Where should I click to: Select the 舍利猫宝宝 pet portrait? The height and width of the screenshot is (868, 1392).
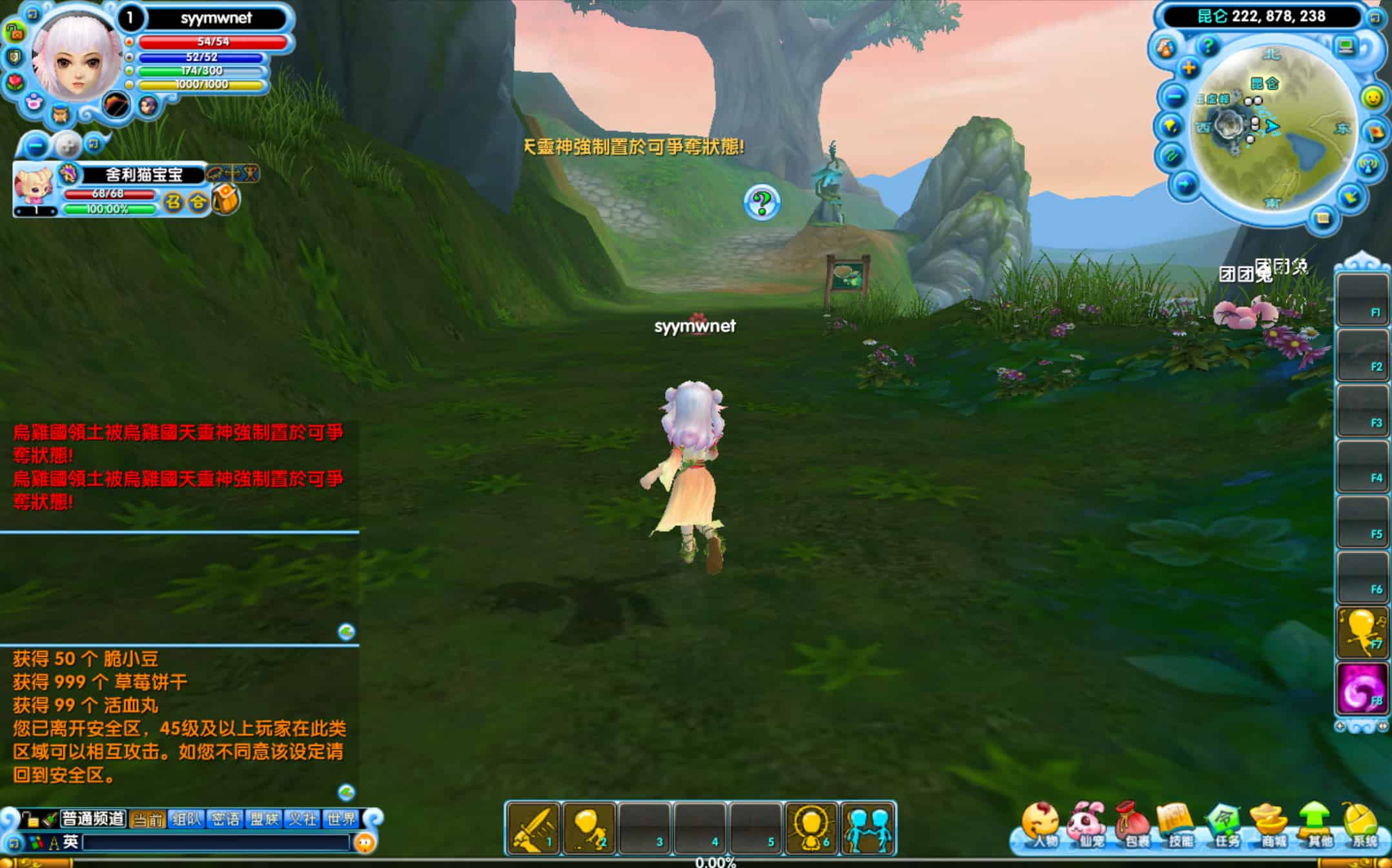tap(34, 185)
